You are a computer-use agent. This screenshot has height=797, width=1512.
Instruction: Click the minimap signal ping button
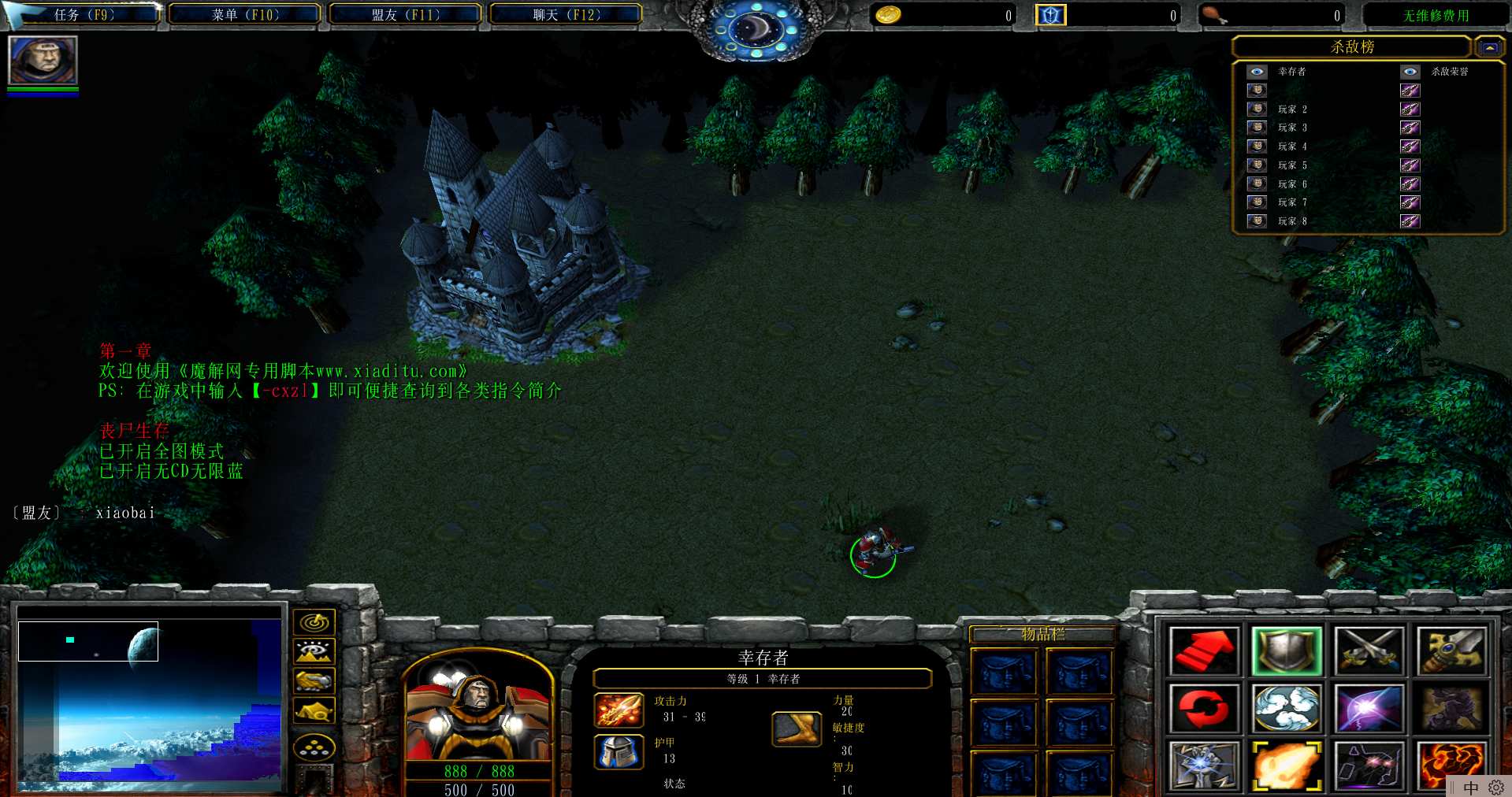(314, 623)
